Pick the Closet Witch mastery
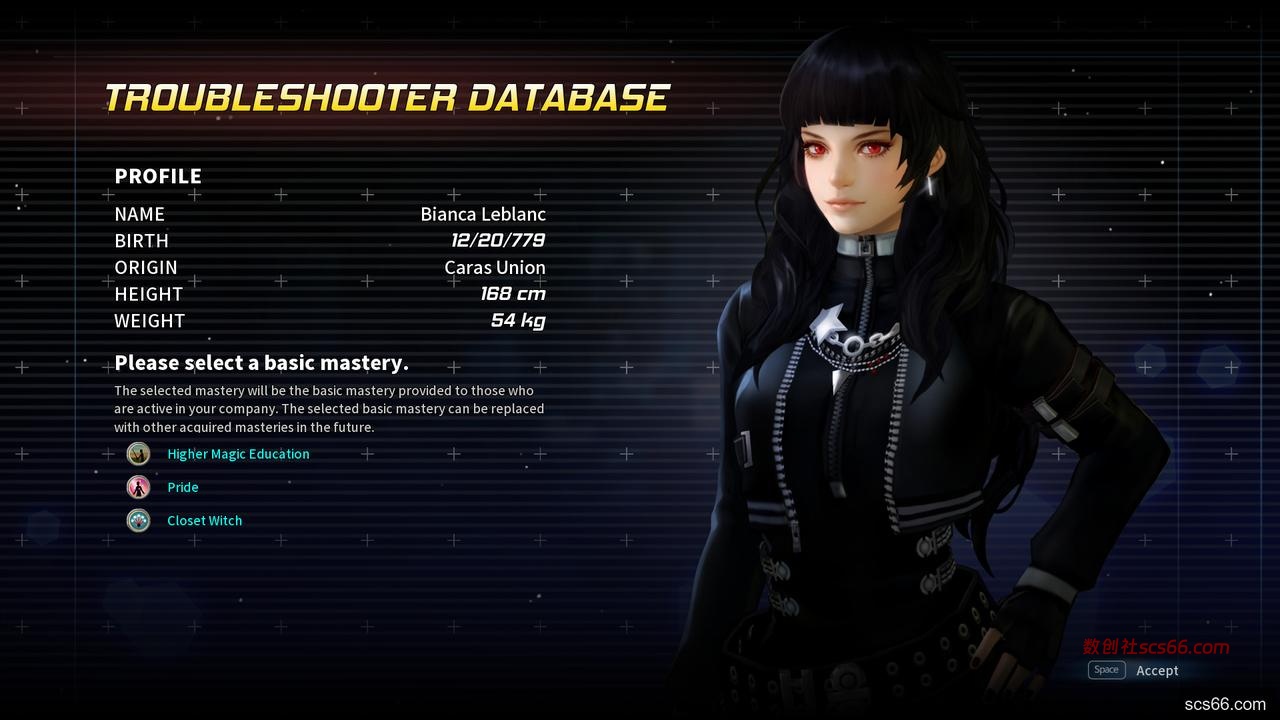 (204, 520)
